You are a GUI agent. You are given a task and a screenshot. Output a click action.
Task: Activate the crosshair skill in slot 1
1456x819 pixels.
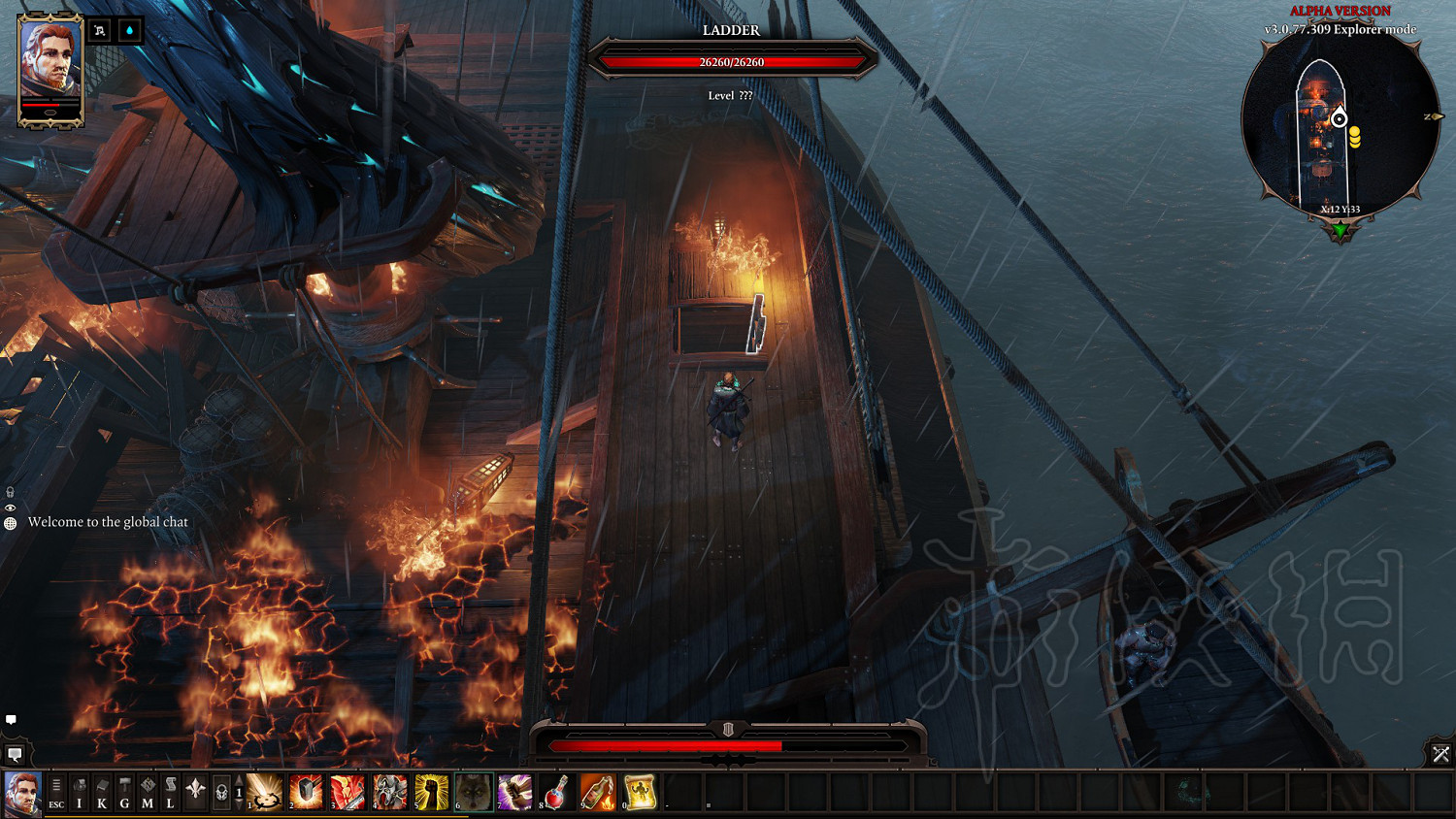coord(264,792)
